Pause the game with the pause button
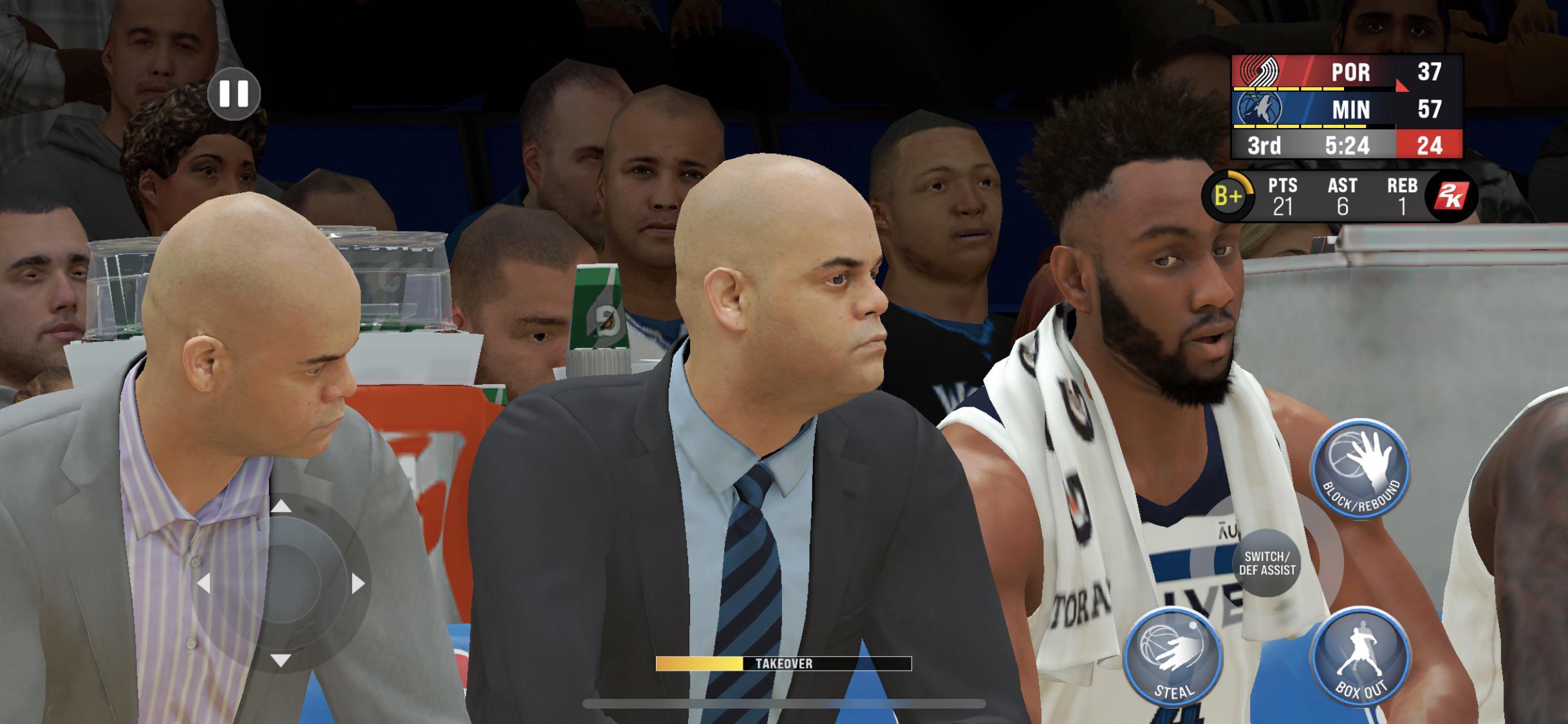Viewport: 1568px width, 724px height. [234, 94]
